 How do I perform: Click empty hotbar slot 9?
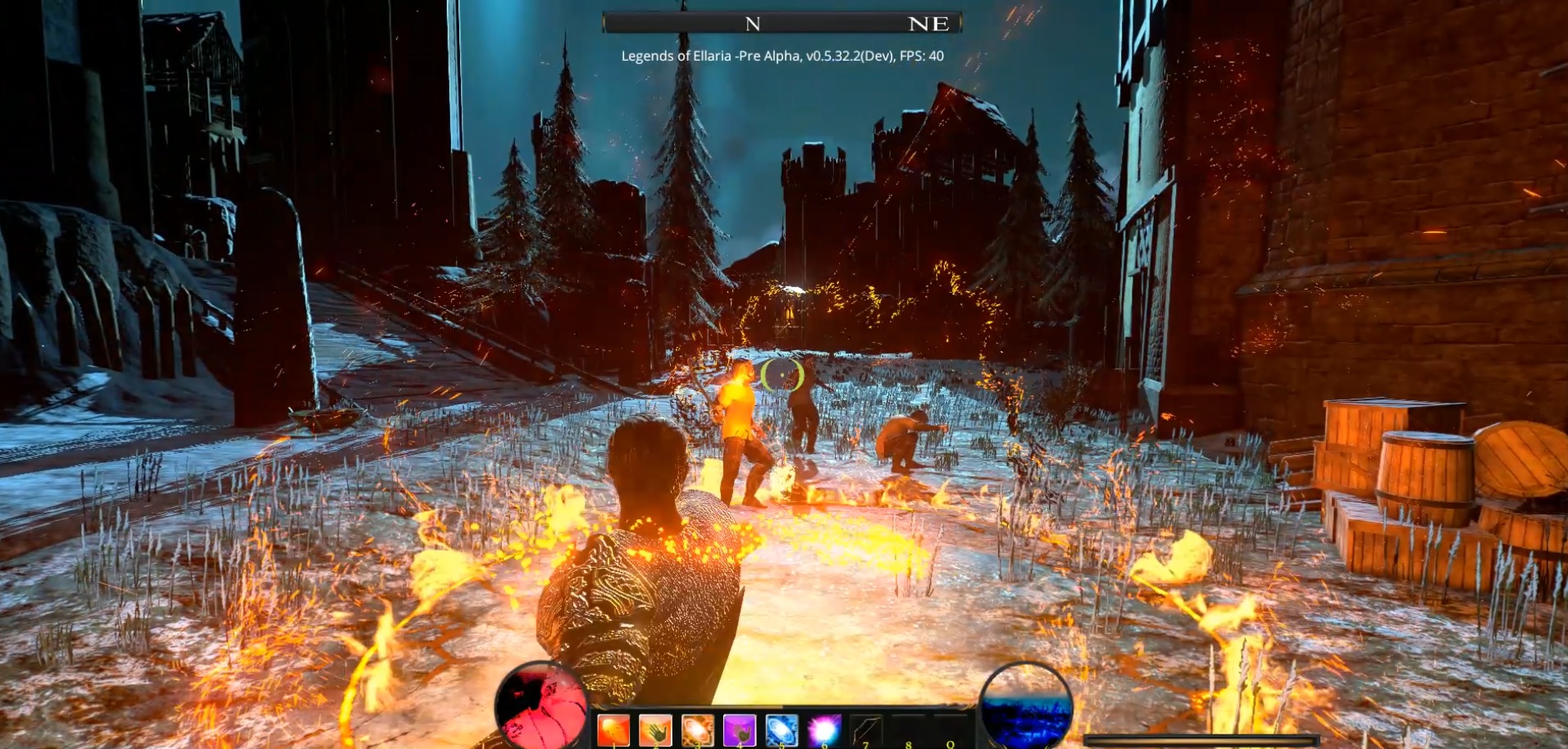(950, 727)
